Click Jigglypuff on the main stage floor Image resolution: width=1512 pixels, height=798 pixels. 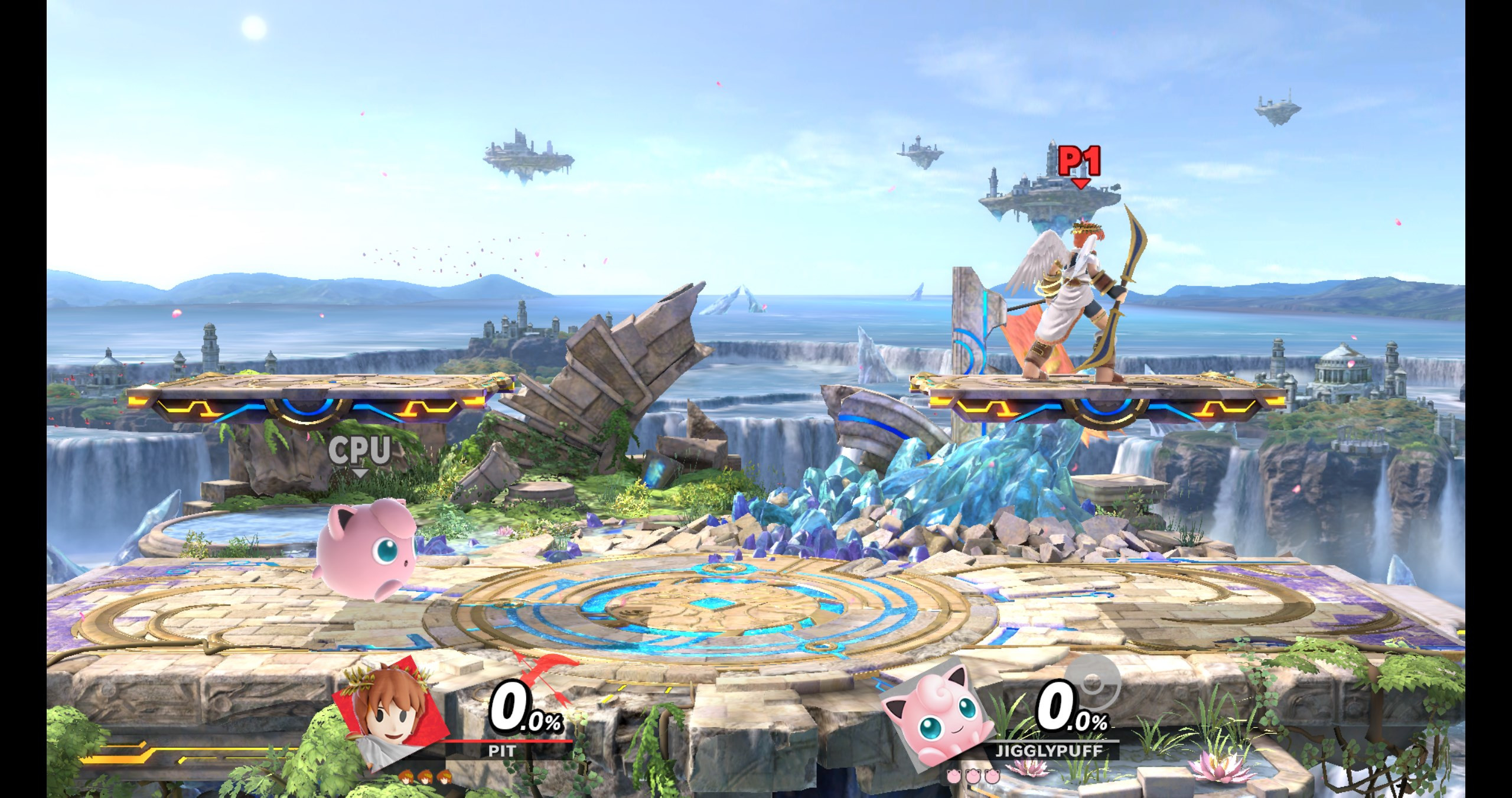pyautogui.click(x=366, y=555)
